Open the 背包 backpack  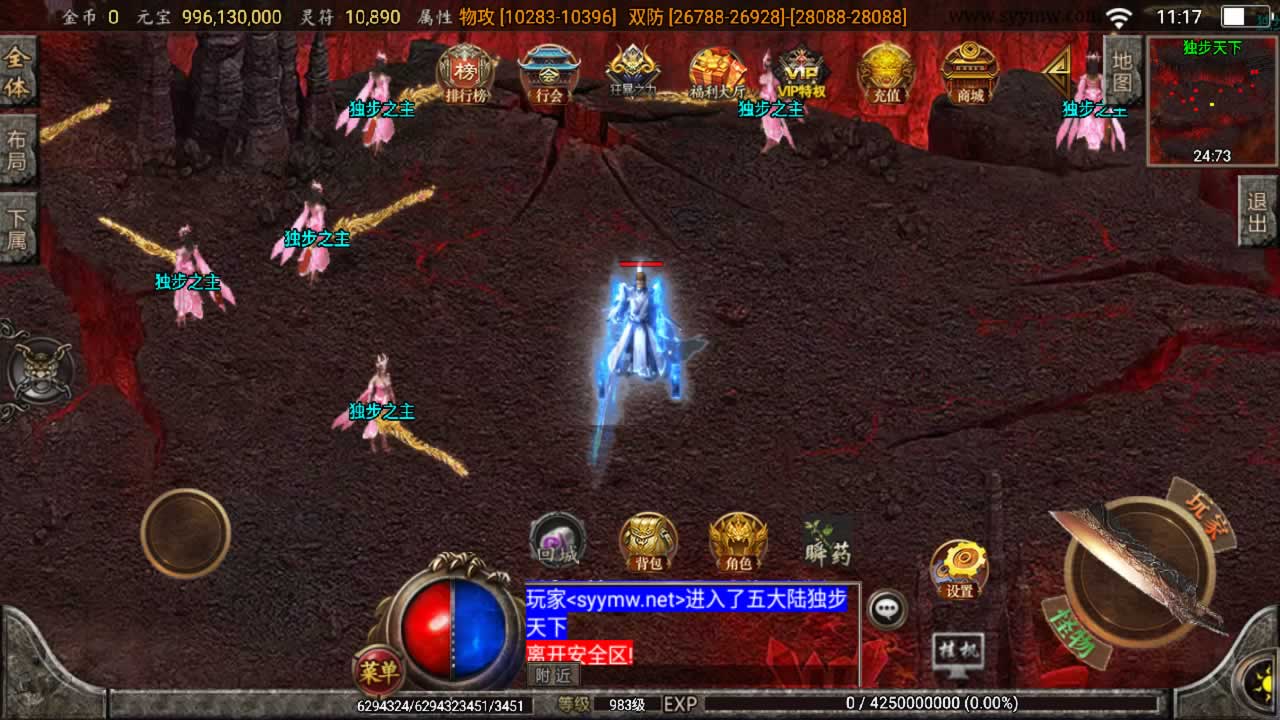point(648,543)
